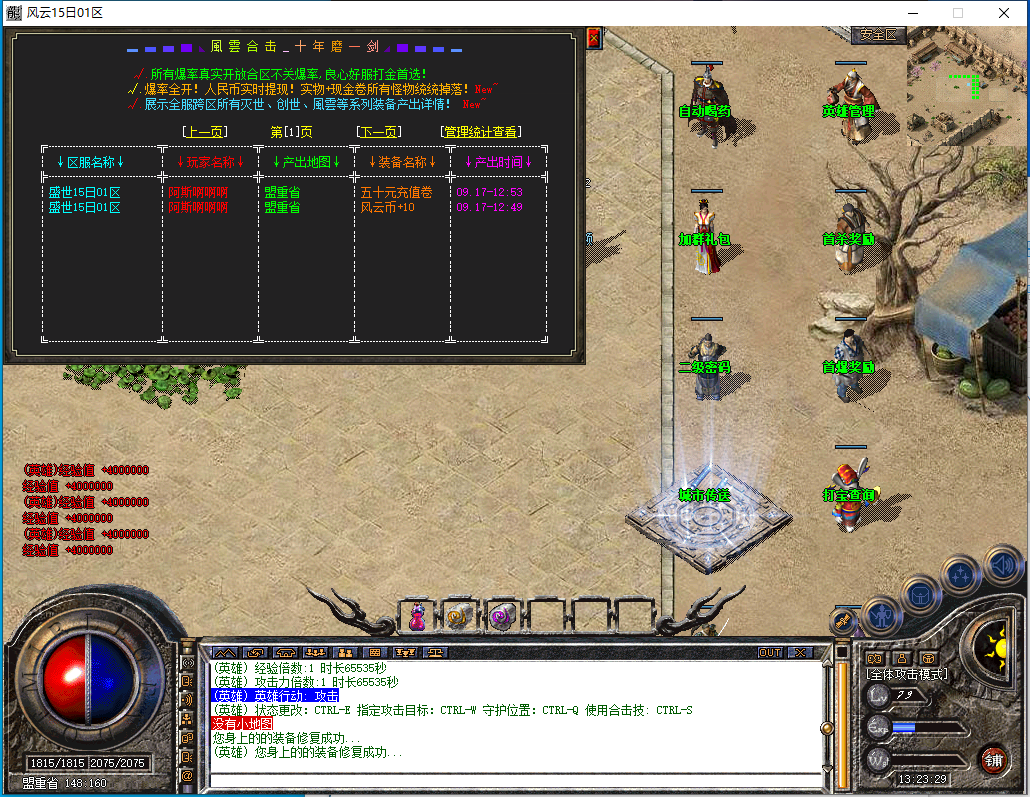Image resolution: width=1030 pixels, height=797 pixels.
Task: Use the purple swirl hotbar item
Action: (x=500, y=618)
